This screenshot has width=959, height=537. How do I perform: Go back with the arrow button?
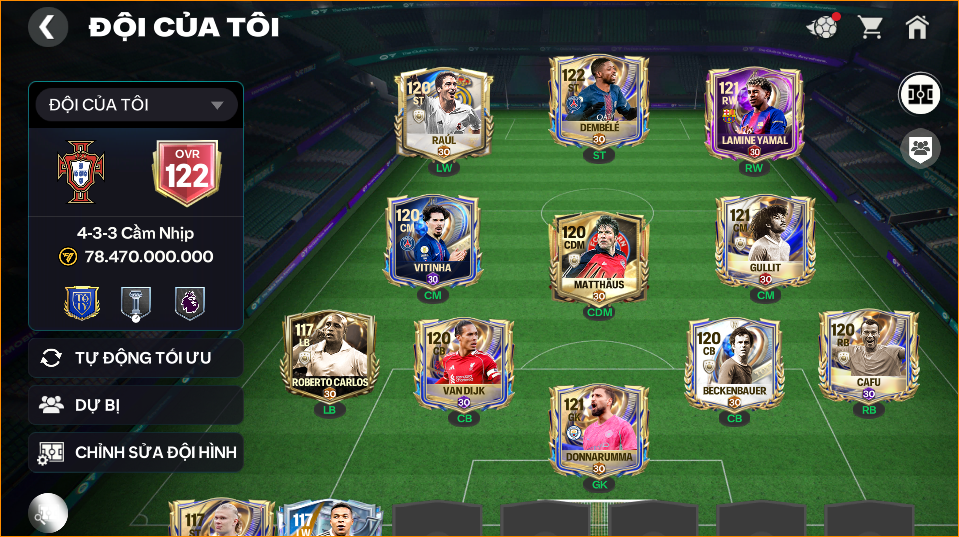click(48, 27)
